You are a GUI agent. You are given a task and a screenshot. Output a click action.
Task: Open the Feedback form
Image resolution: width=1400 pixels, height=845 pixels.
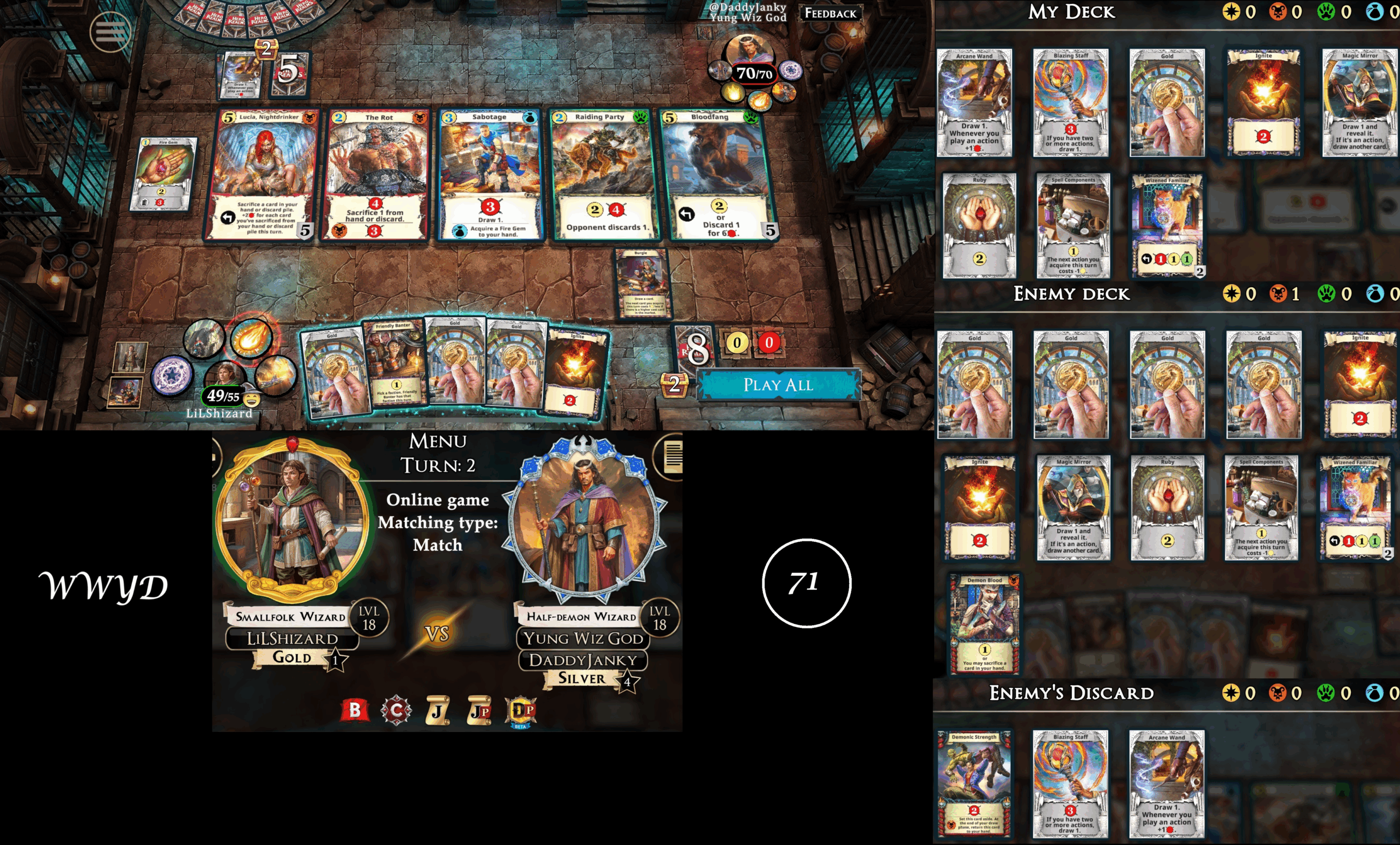[830, 13]
